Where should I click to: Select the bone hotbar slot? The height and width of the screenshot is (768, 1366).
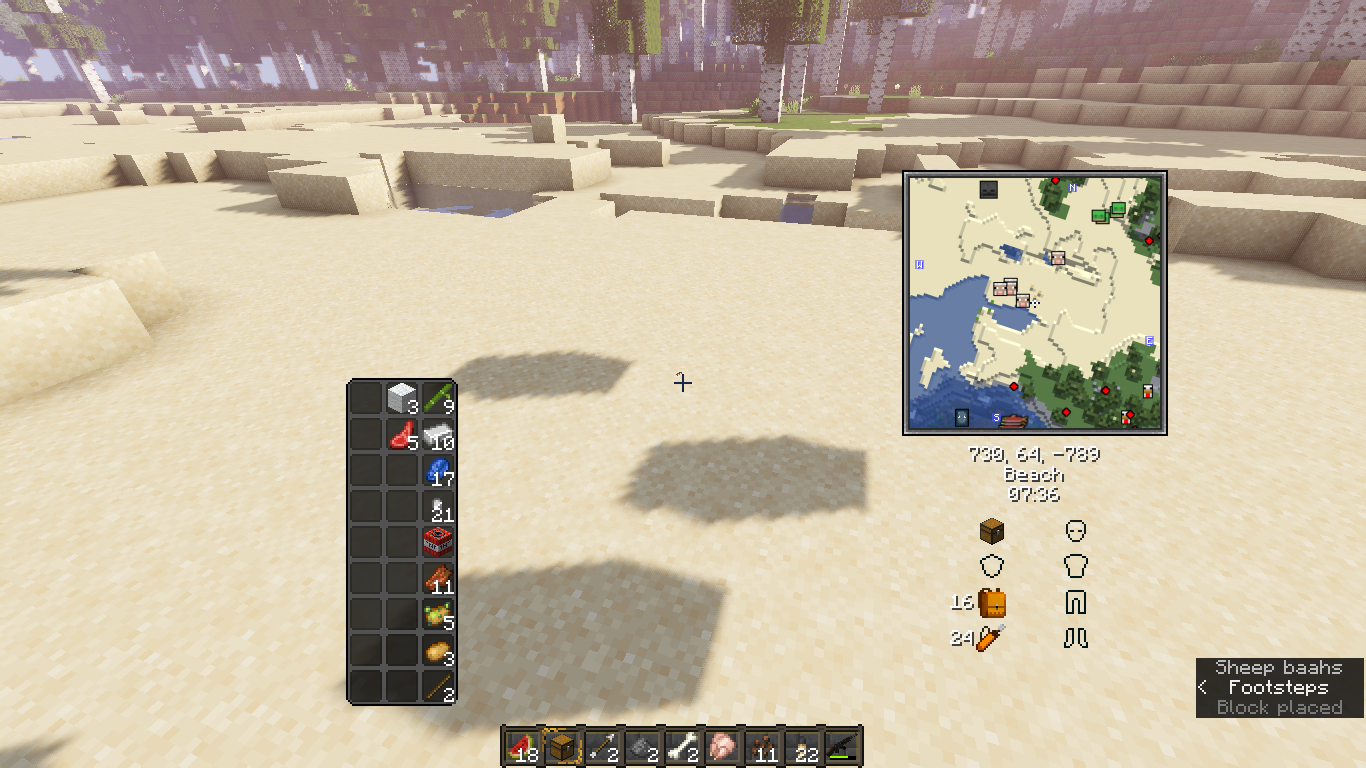pos(681,746)
